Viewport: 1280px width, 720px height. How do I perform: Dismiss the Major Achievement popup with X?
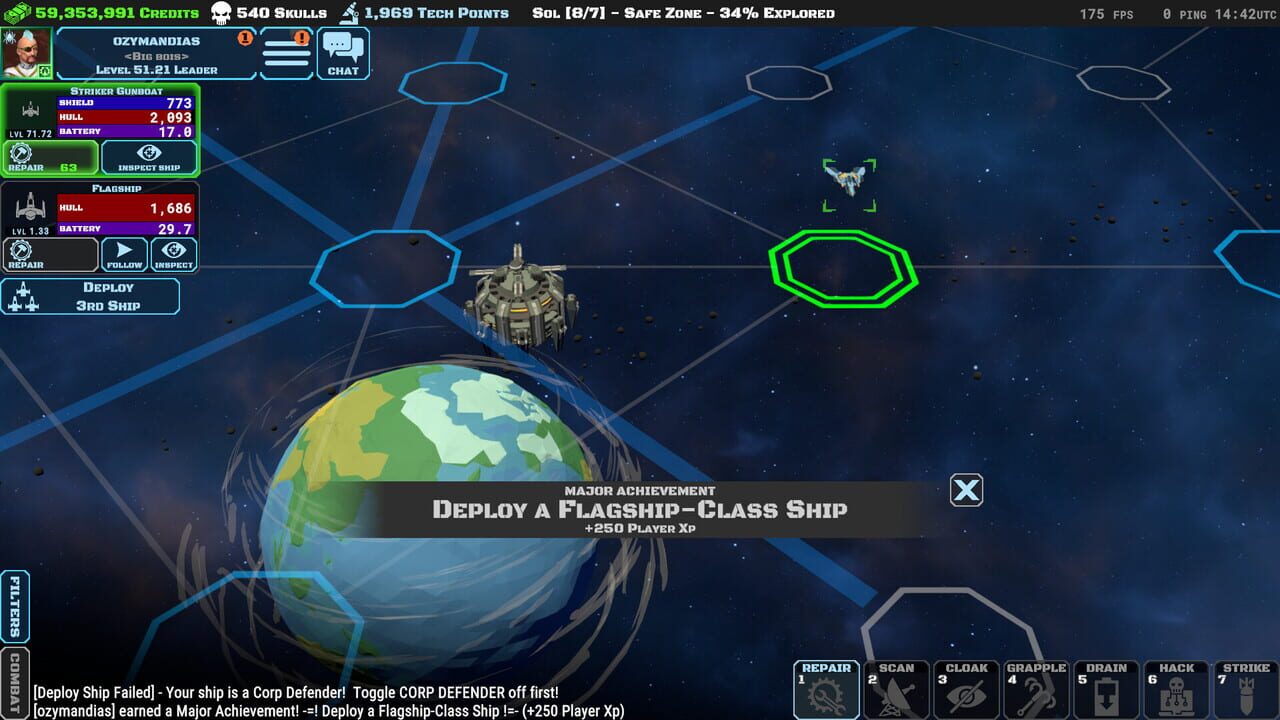(x=965, y=490)
